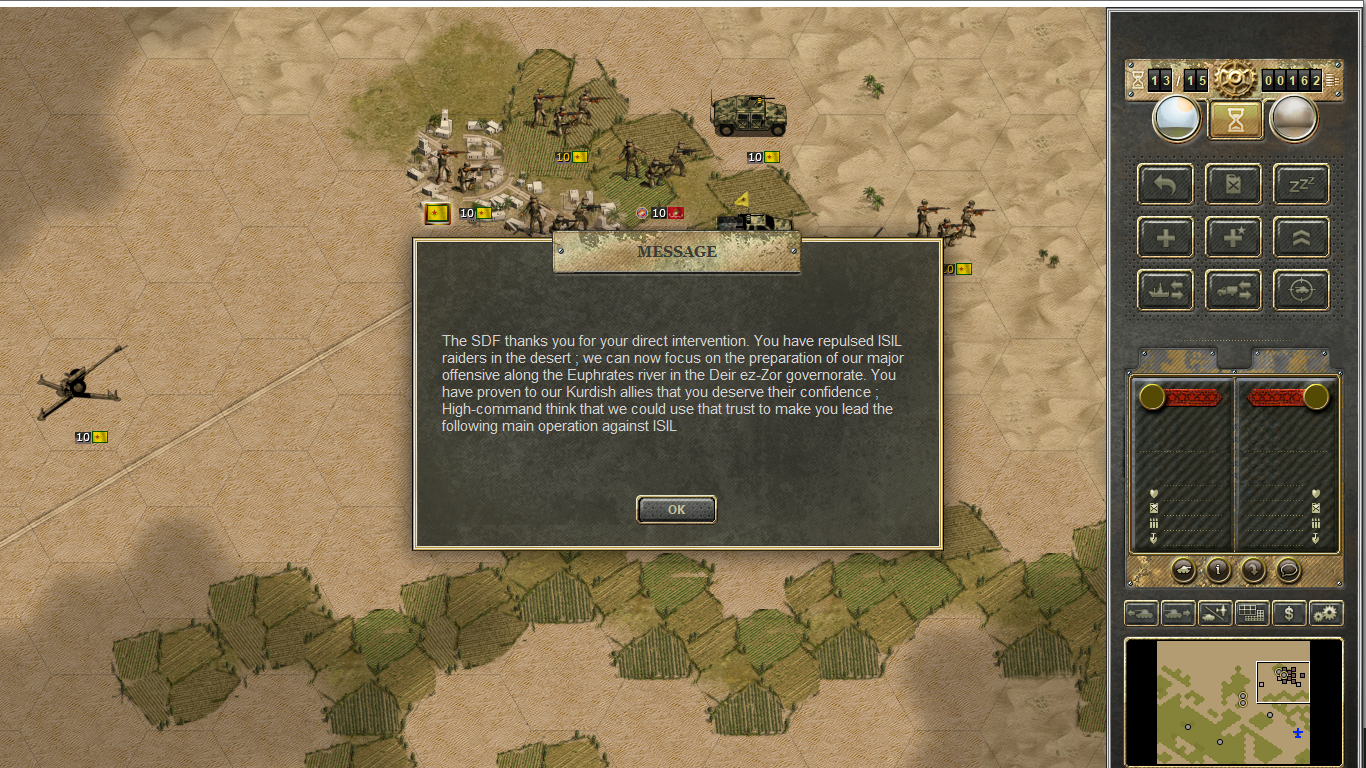This screenshot has width=1366, height=768.
Task: Confirm the message with OK
Action: [676, 509]
